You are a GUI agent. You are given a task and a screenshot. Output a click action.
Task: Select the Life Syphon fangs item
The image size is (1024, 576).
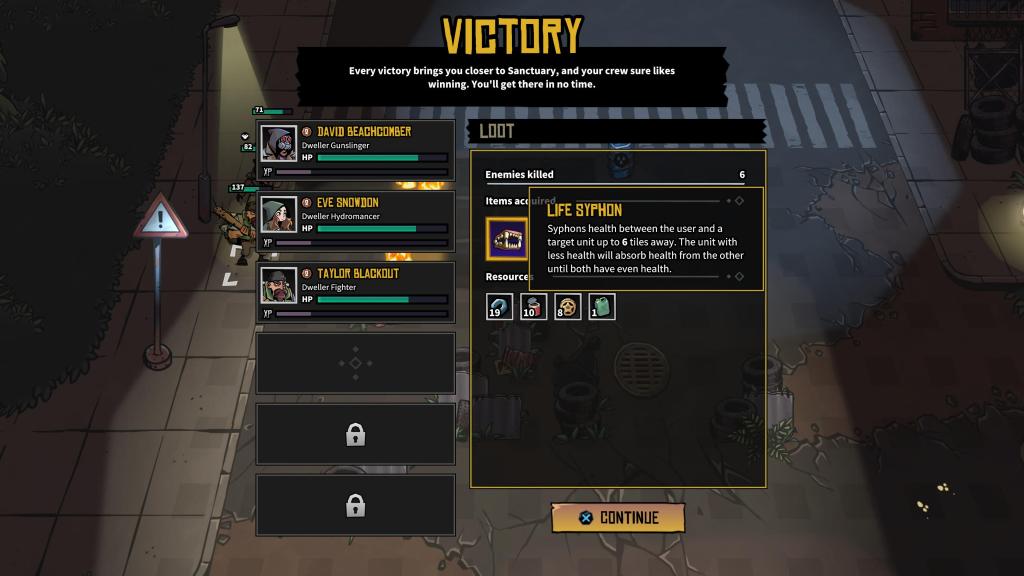pos(508,240)
